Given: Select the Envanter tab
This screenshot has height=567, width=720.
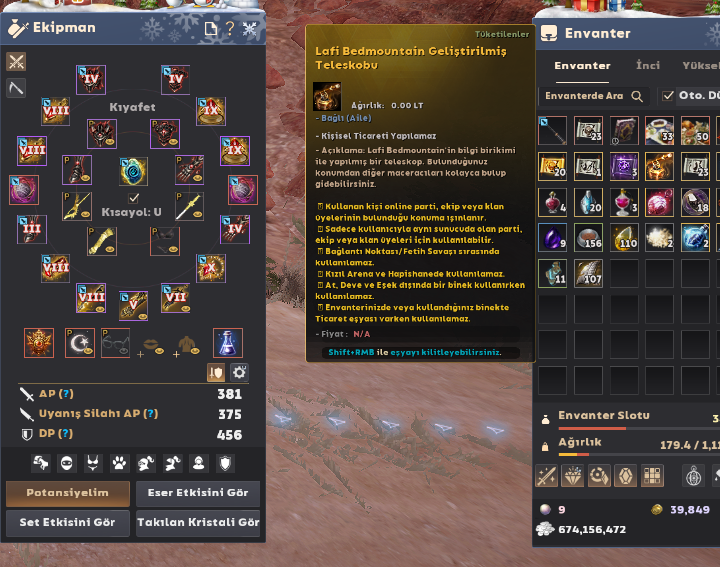Looking at the screenshot, I should tap(582, 66).
